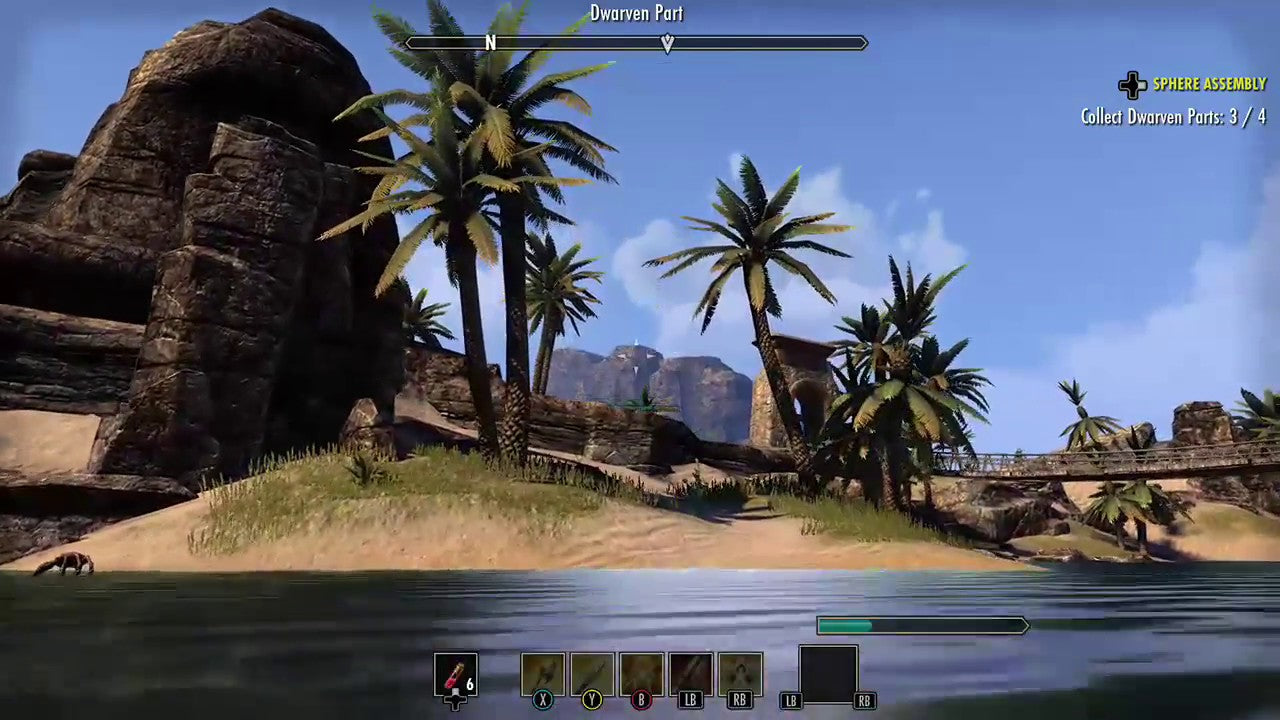Activate the ability above the X glyph
This screenshot has width=1280, height=720.
[543, 674]
